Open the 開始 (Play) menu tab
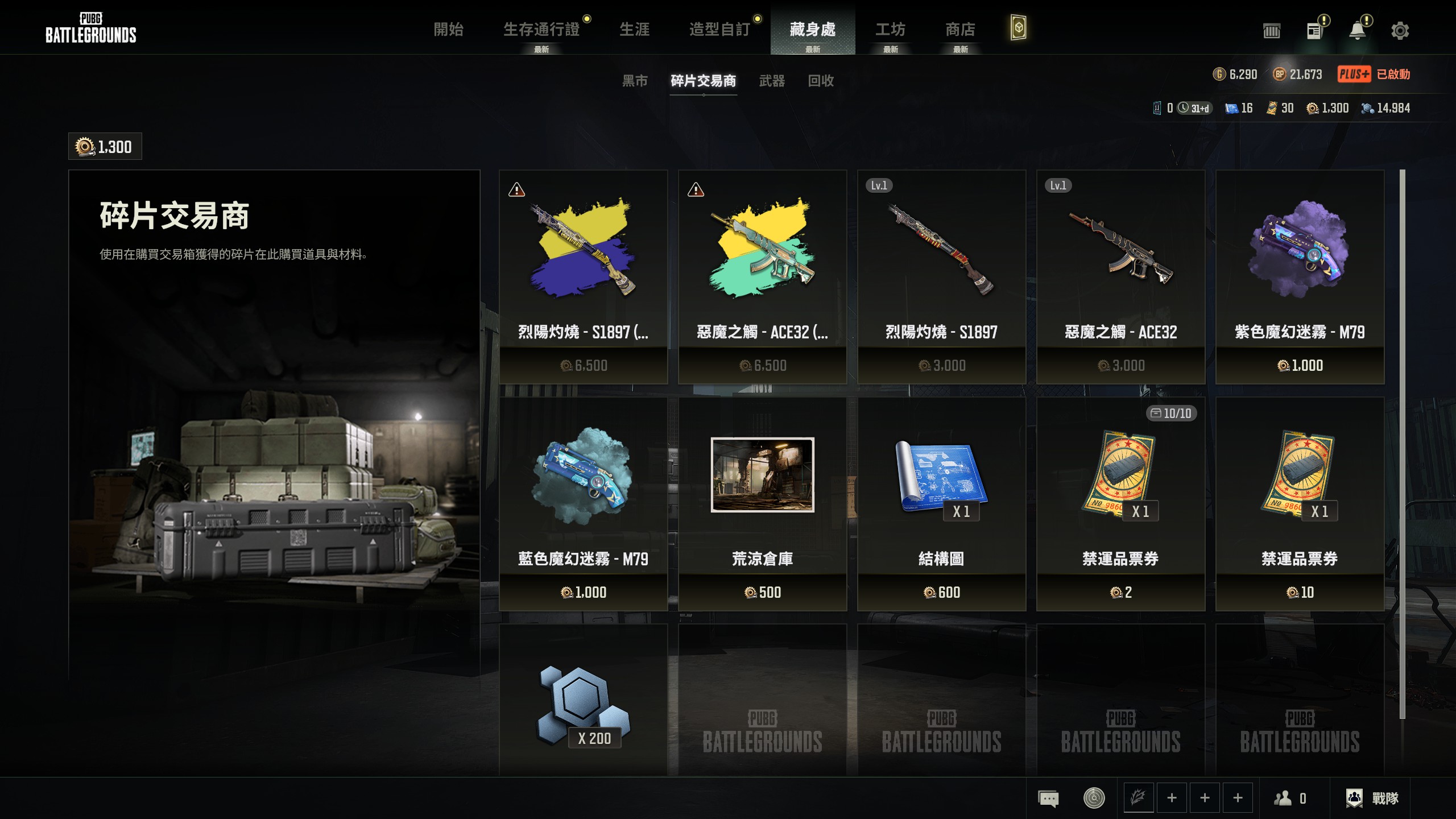This screenshot has width=1456, height=819. (x=448, y=30)
